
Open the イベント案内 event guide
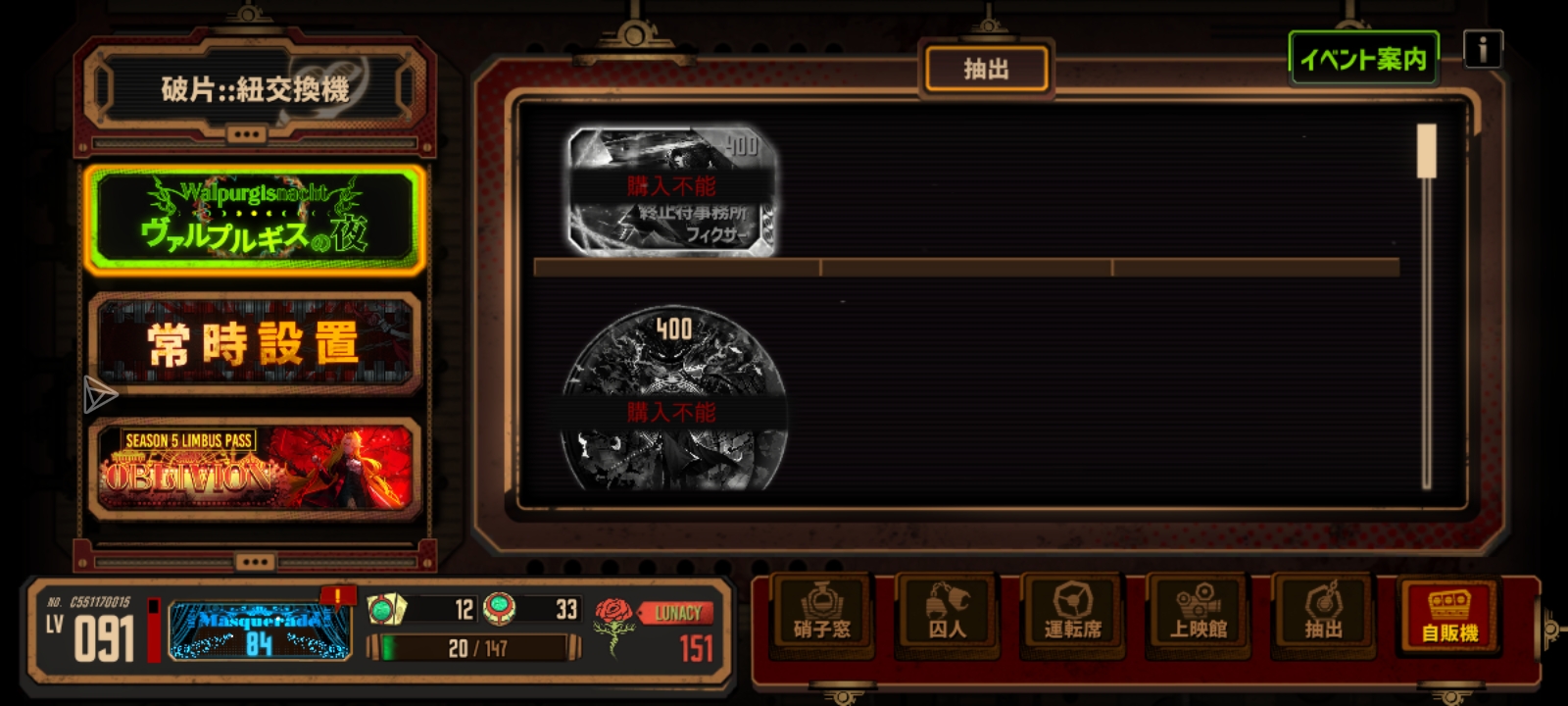[1362, 59]
